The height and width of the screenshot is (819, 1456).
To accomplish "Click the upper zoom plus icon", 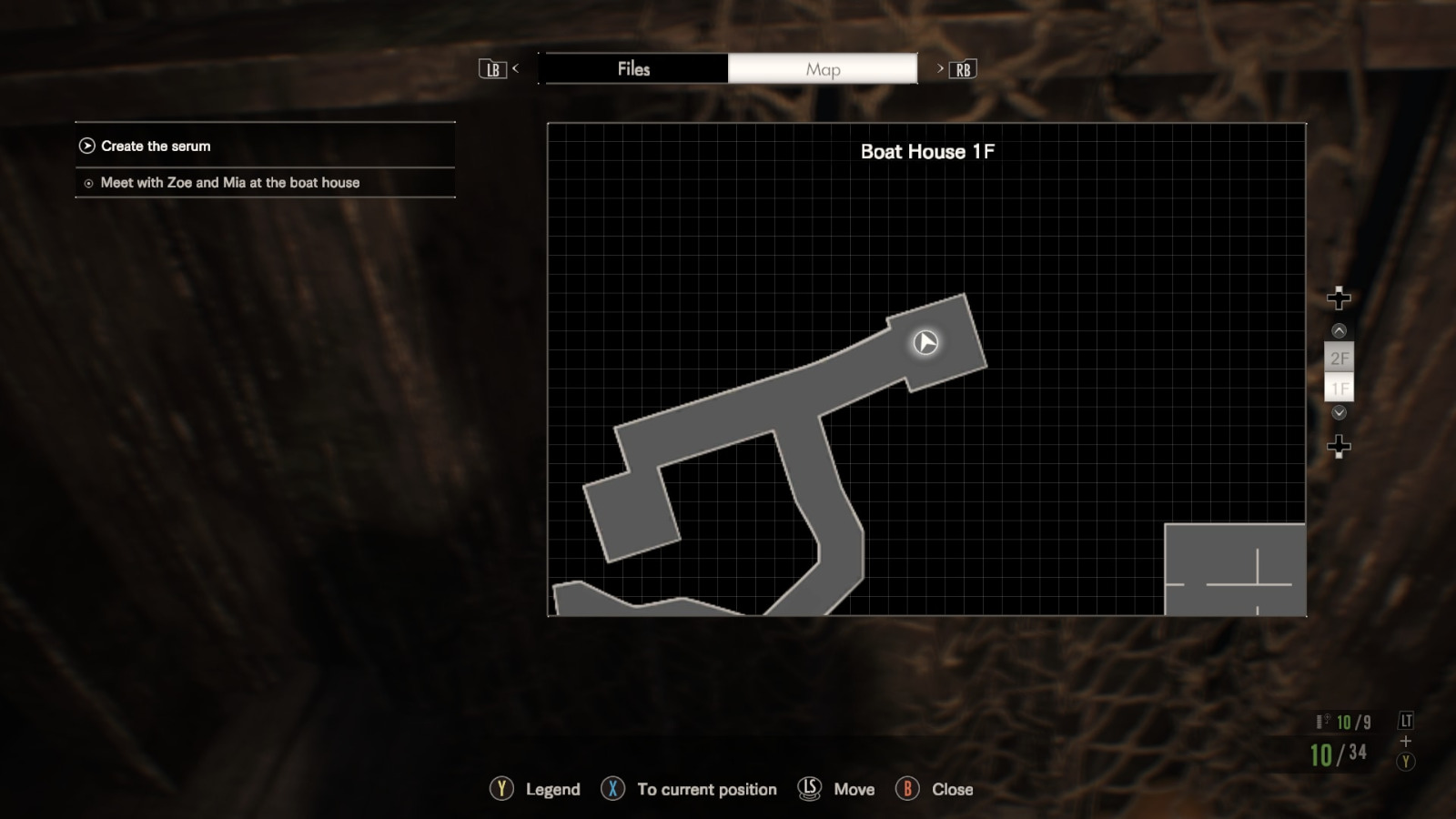I will [x=1338, y=297].
